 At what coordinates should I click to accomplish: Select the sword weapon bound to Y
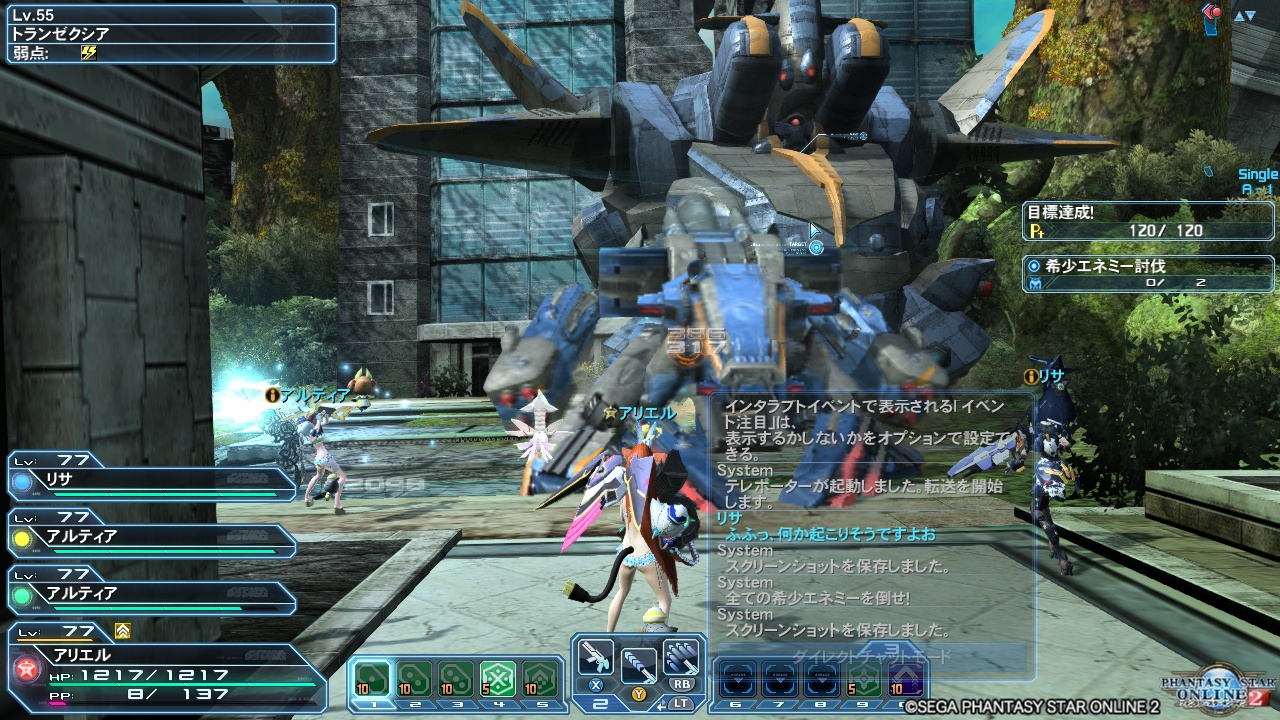[x=640, y=663]
